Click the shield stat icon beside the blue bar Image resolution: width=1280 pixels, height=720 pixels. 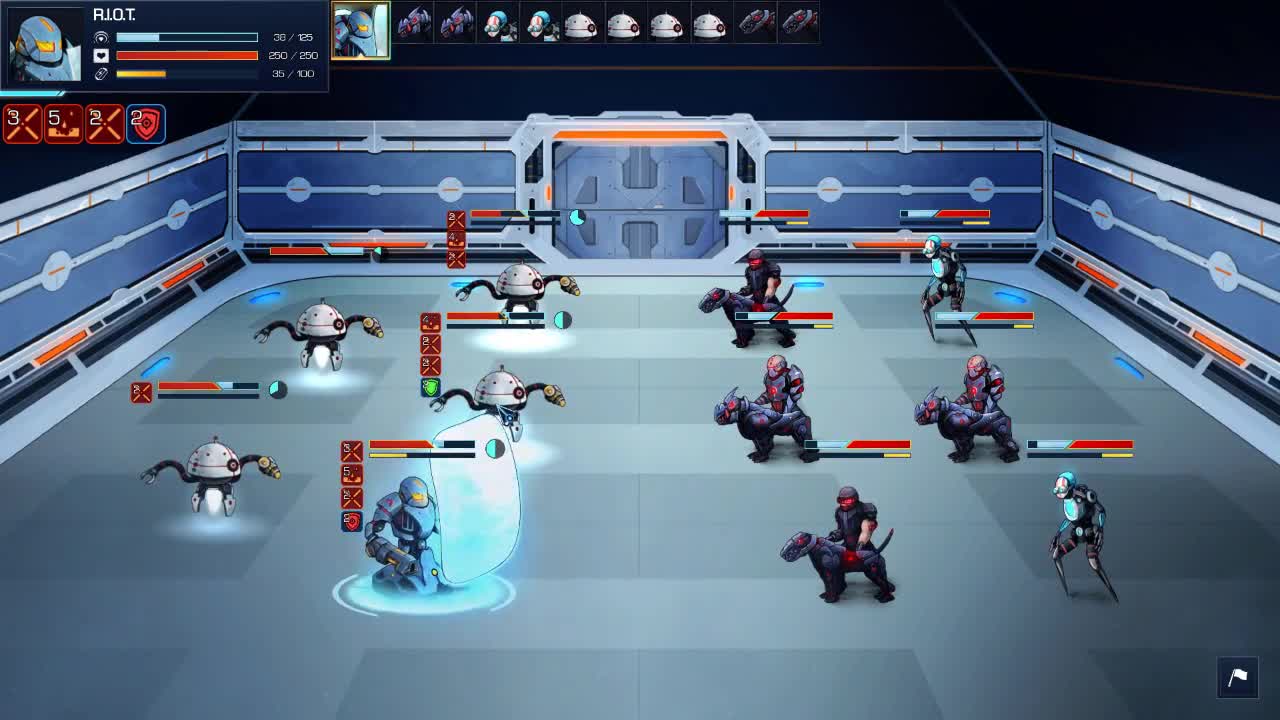(x=100, y=36)
